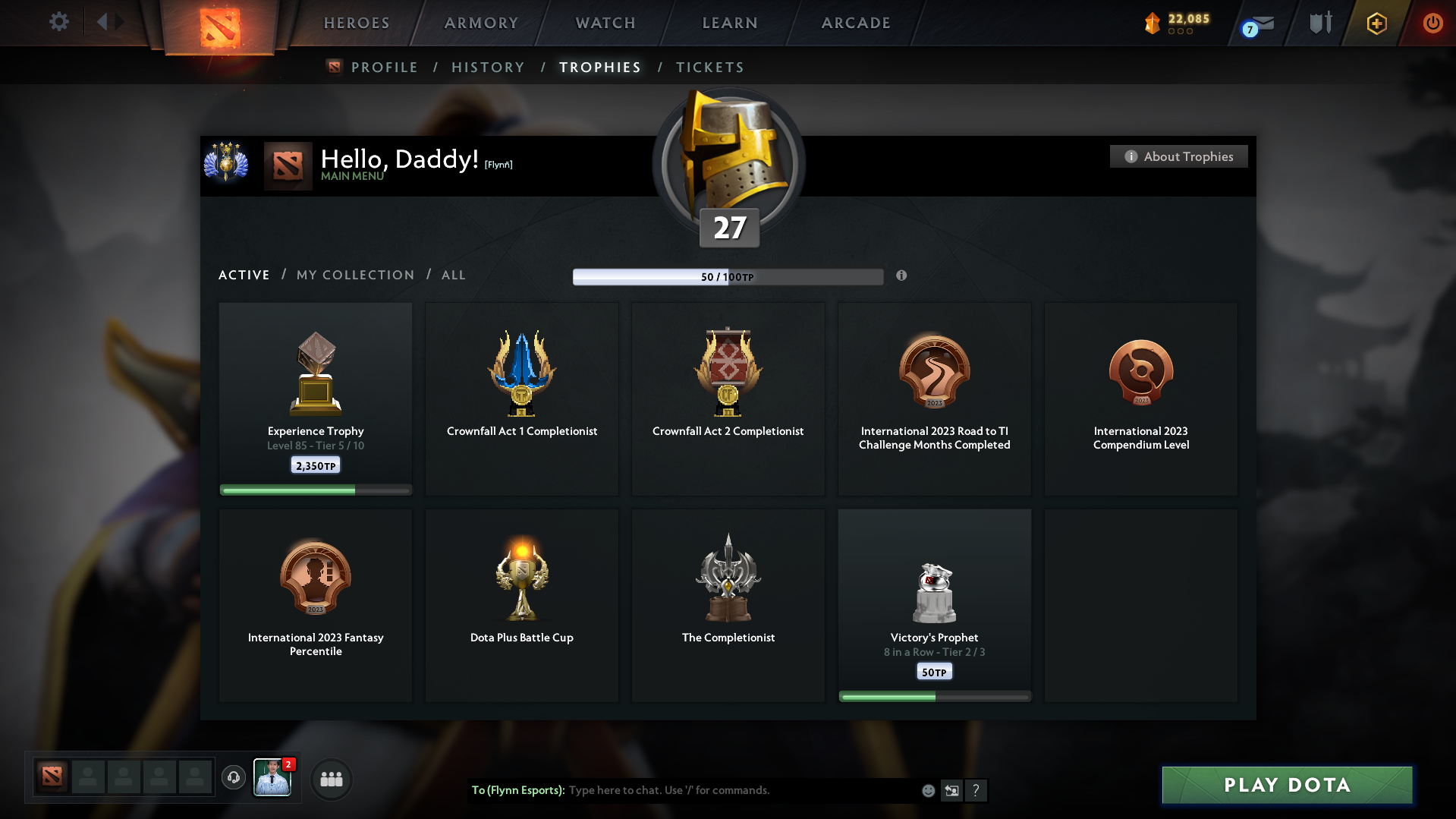The height and width of the screenshot is (819, 1456).
Task: Open the emoticon picker in chat bar
Action: tap(927, 790)
